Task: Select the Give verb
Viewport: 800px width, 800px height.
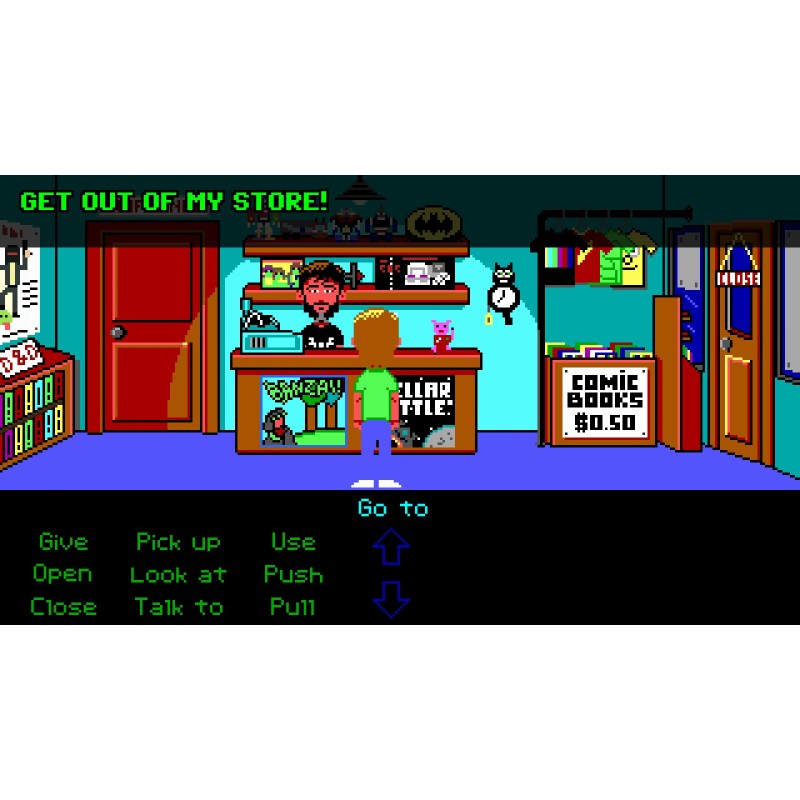Action: 63,542
